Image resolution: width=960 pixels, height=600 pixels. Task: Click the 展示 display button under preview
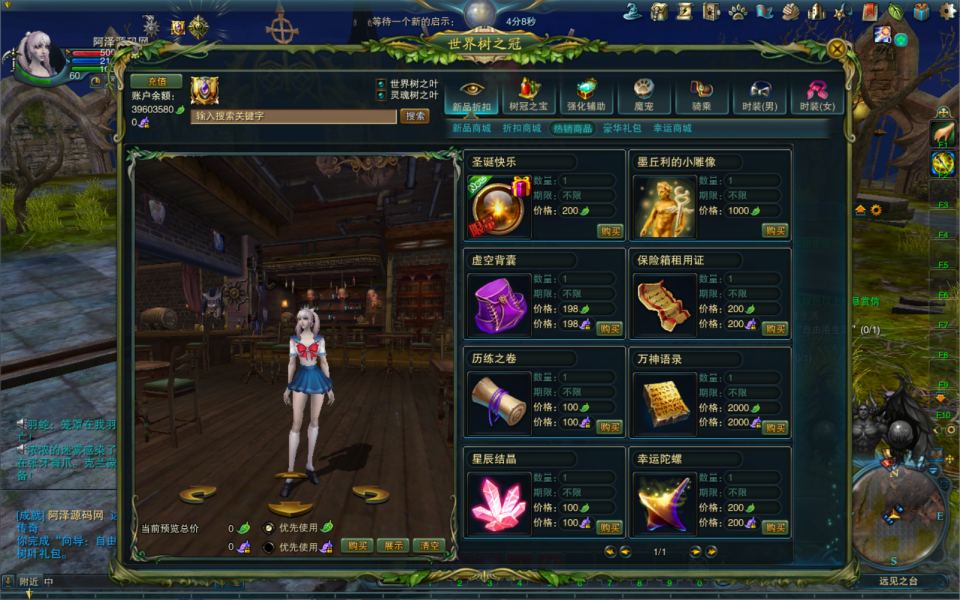(x=393, y=546)
